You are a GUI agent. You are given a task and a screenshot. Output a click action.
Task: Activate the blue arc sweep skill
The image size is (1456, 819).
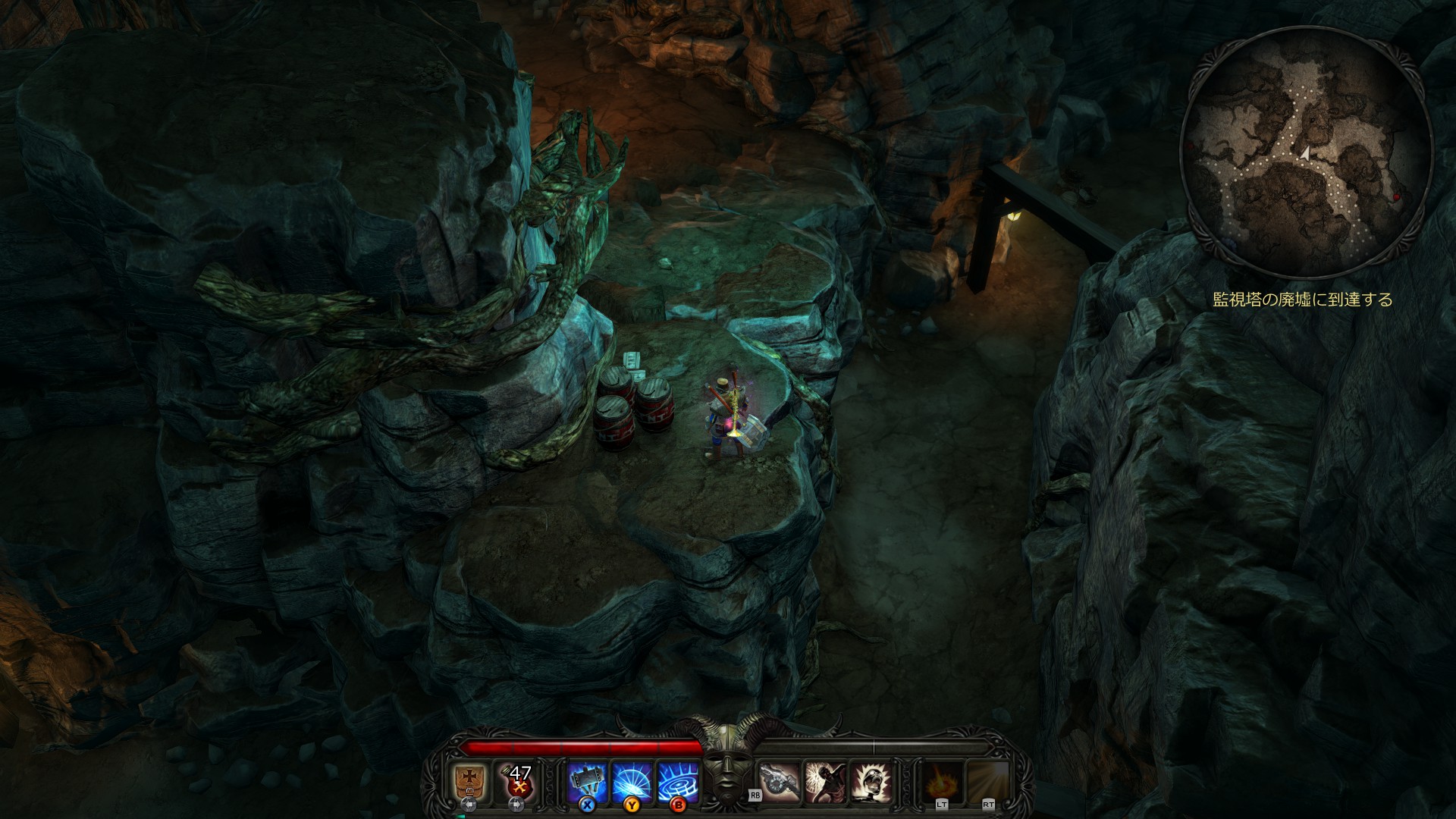pos(632,781)
